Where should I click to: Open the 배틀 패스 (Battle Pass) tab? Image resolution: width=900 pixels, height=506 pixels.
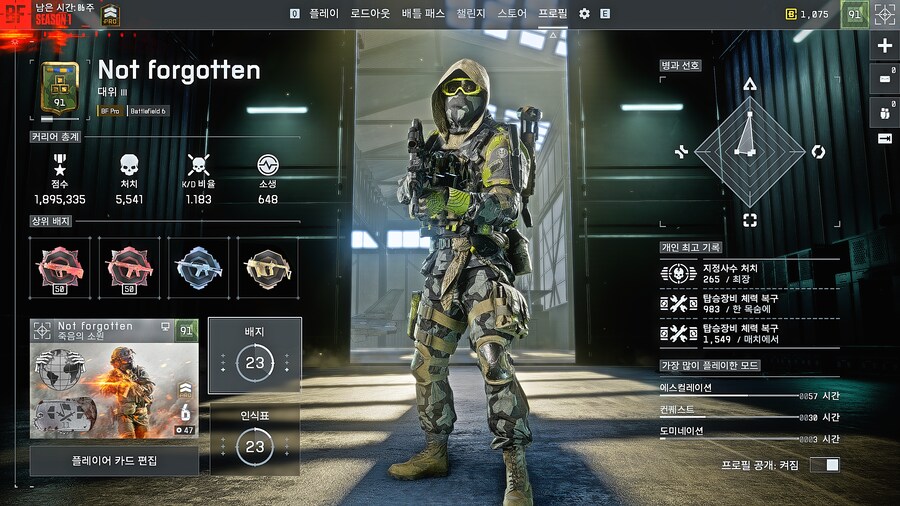tap(422, 14)
